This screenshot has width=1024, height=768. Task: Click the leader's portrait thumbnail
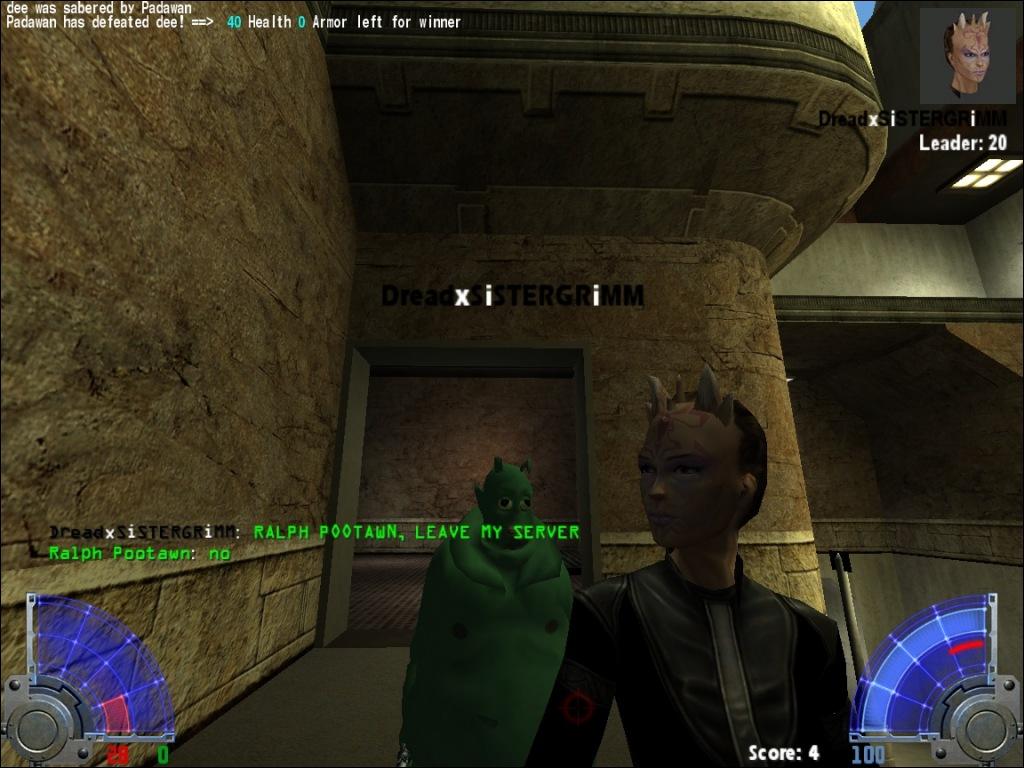click(967, 56)
